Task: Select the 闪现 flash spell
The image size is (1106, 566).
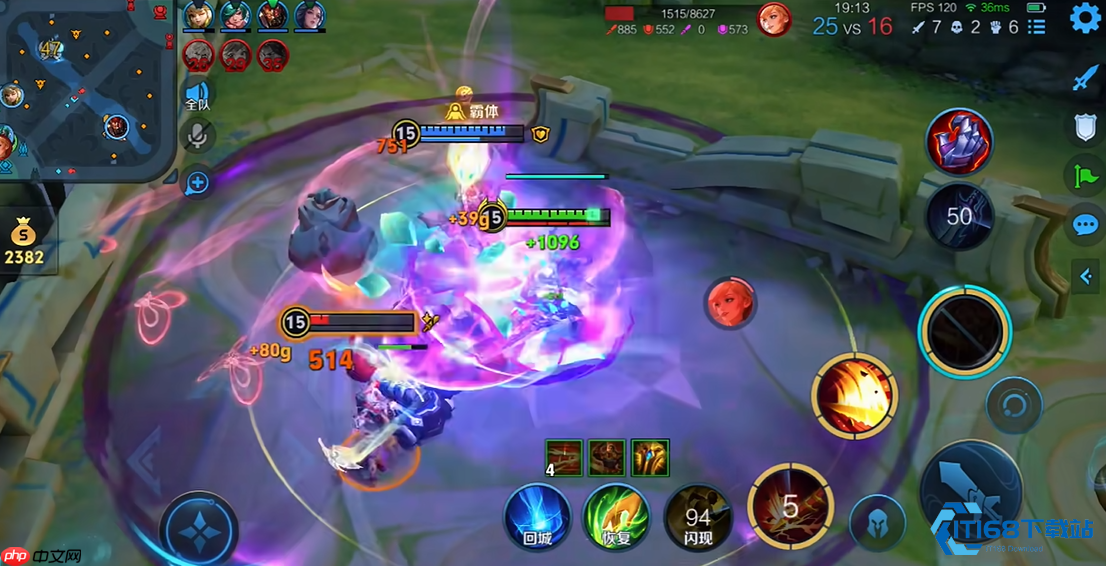Action: click(697, 516)
